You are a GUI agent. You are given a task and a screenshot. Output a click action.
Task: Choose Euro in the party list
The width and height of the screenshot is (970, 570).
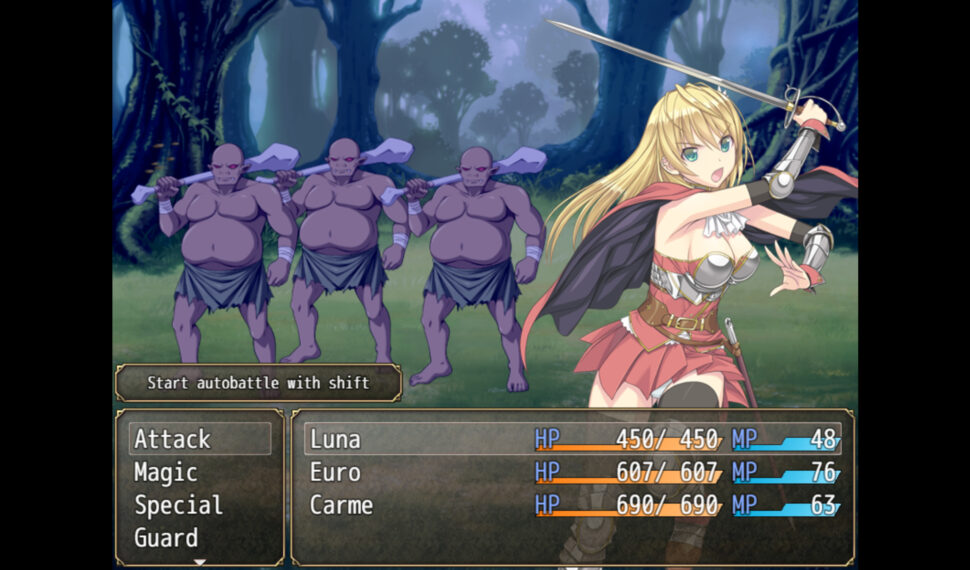[572, 472]
